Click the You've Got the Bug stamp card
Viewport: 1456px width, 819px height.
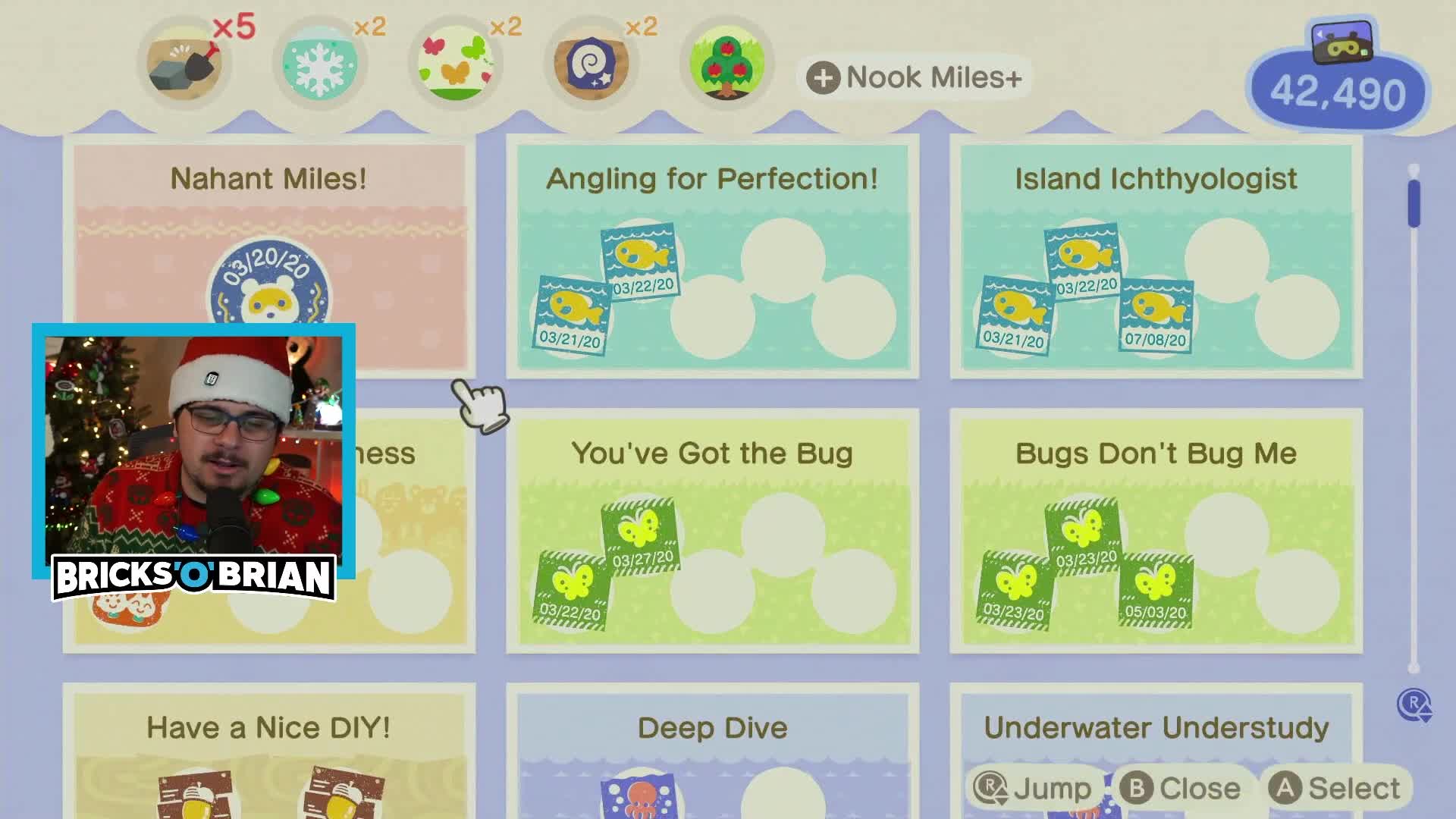(713, 531)
